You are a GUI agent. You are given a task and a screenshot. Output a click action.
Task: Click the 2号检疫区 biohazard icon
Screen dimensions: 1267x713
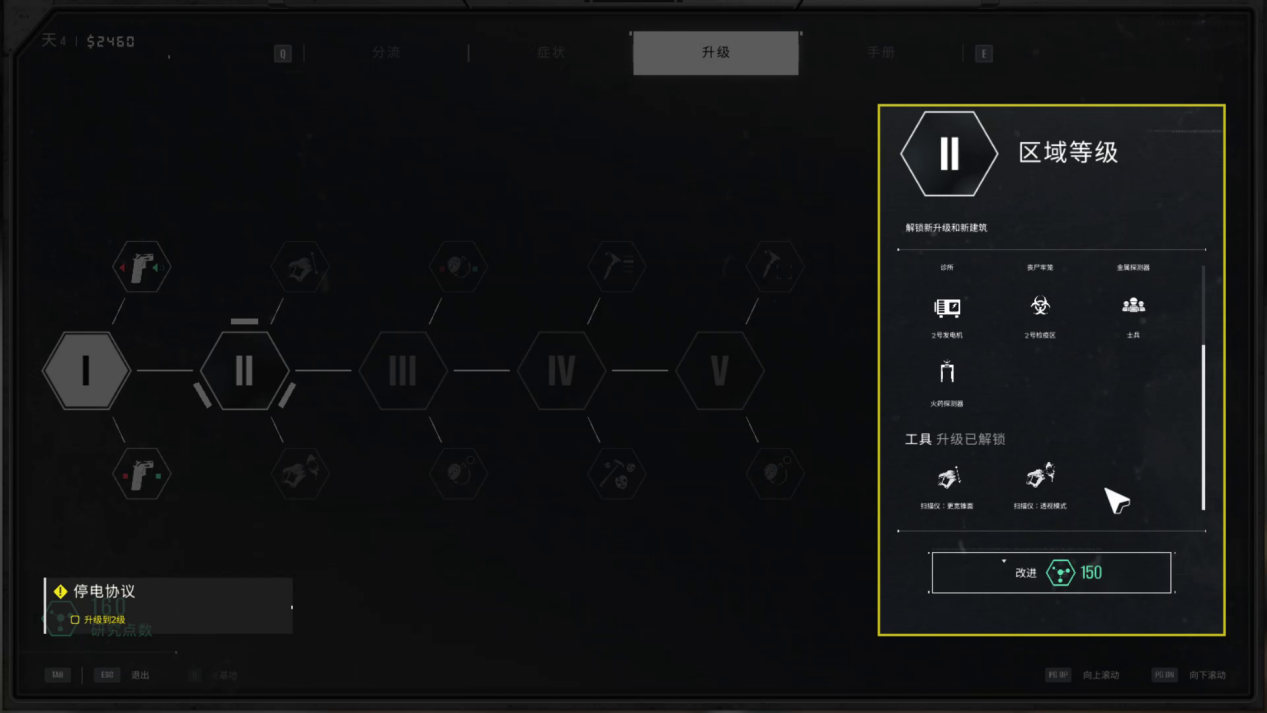[x=1040, y=307]
